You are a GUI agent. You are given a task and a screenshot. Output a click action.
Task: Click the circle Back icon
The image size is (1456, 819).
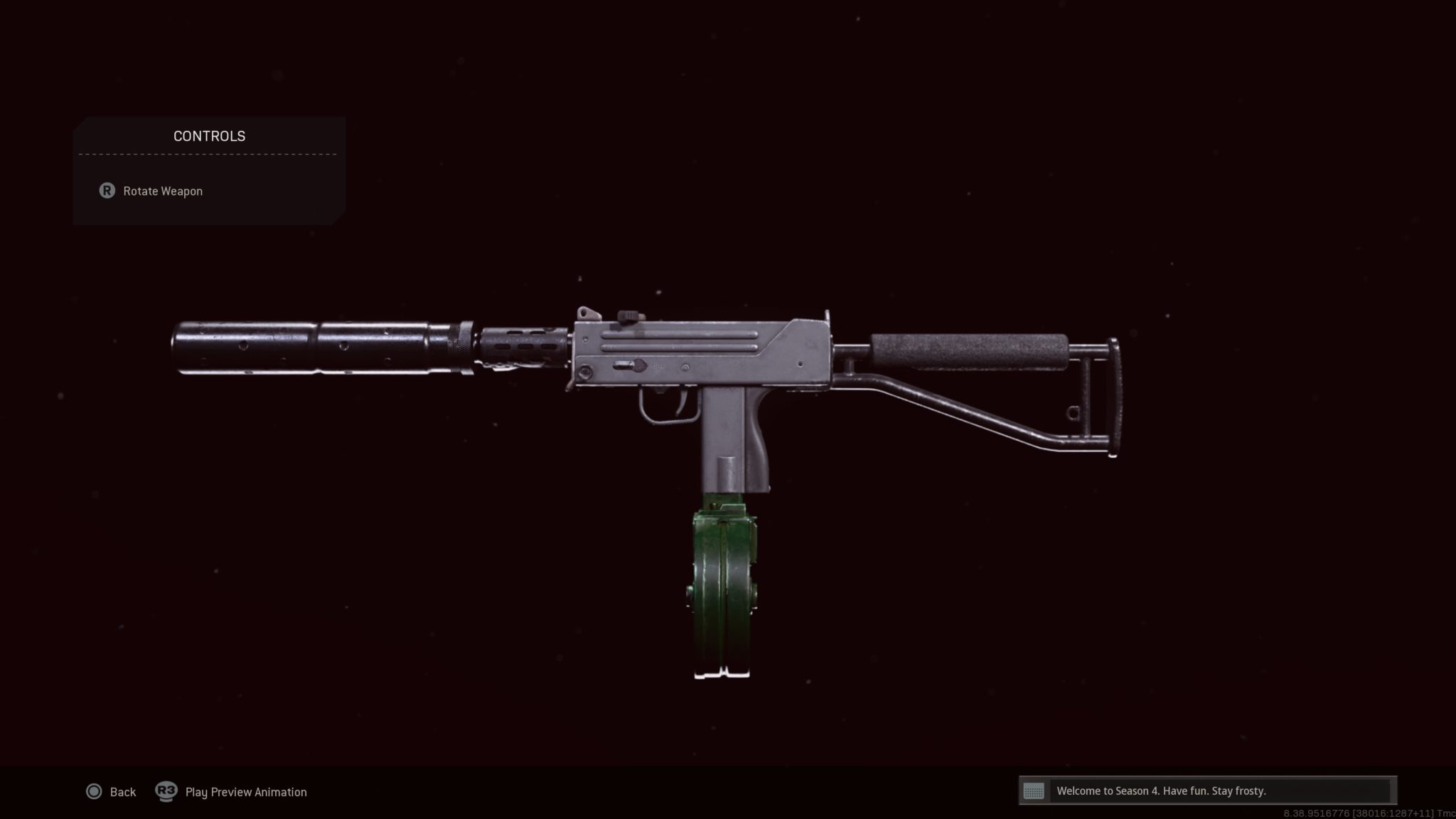pos(93,791)
